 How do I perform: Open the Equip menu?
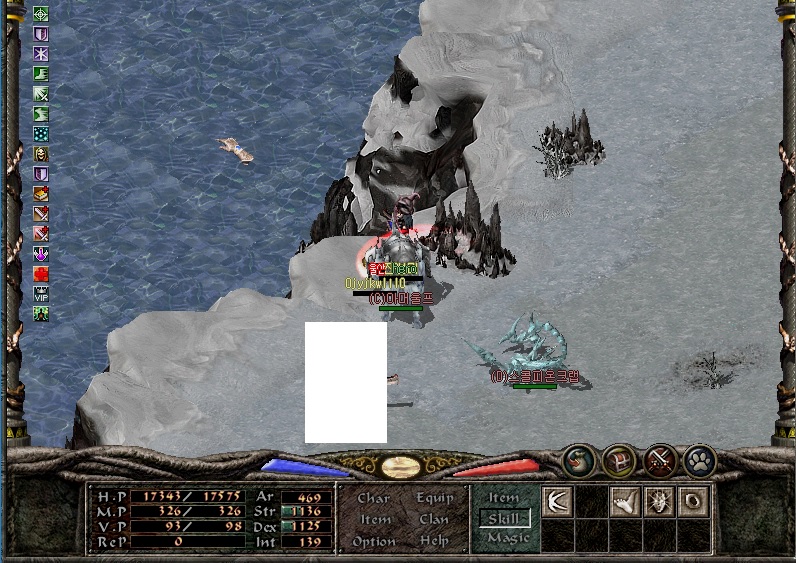(434, 498)
